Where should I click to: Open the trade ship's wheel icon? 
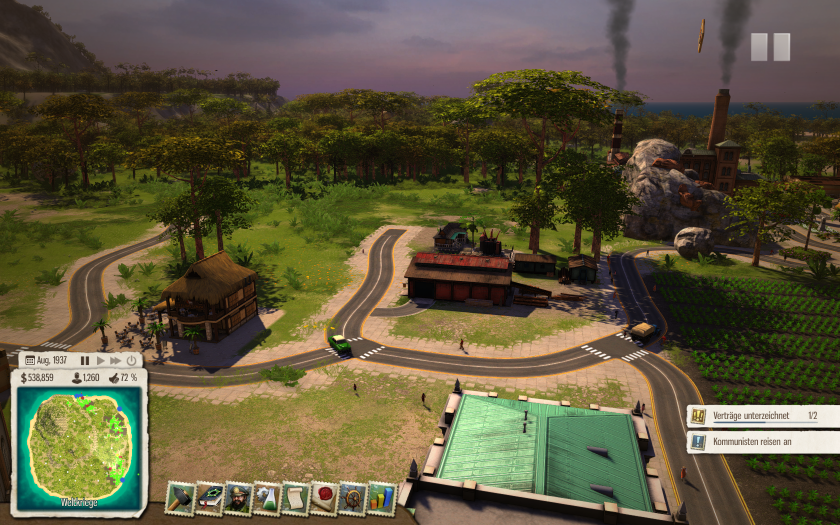[352, 497]
